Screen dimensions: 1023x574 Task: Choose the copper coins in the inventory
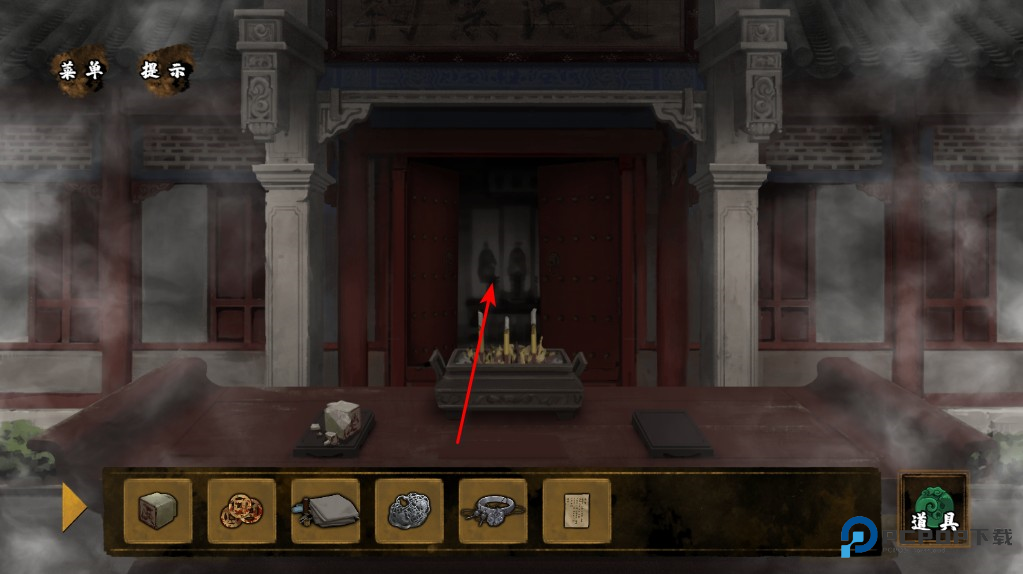[x=242, y=511]
